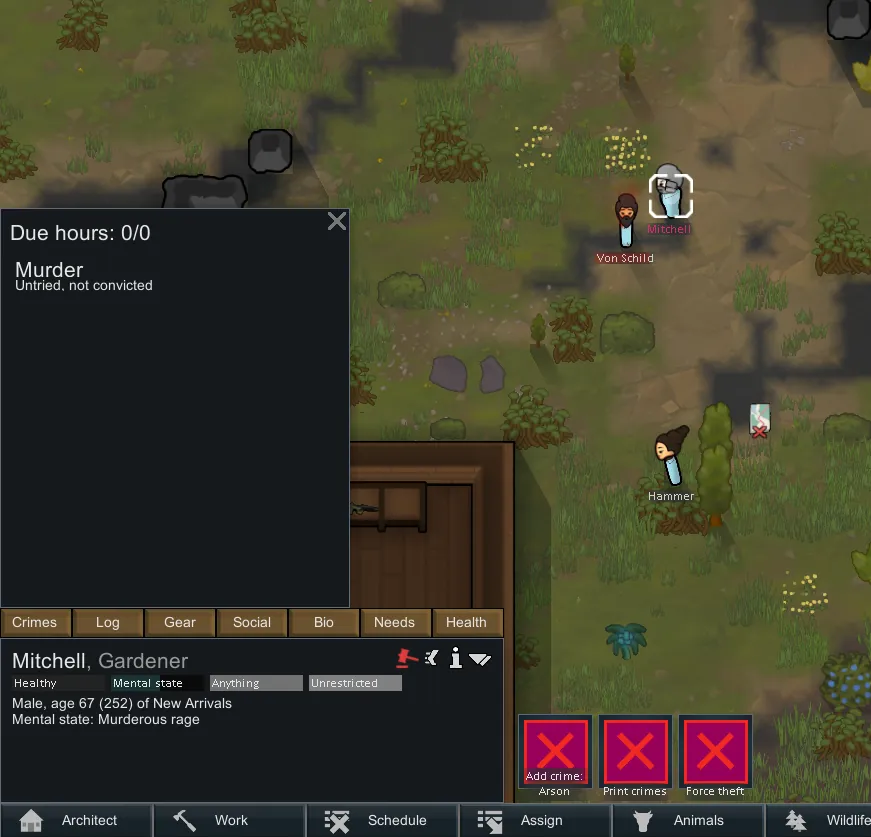Open the Architect menu

click(77, 820)
